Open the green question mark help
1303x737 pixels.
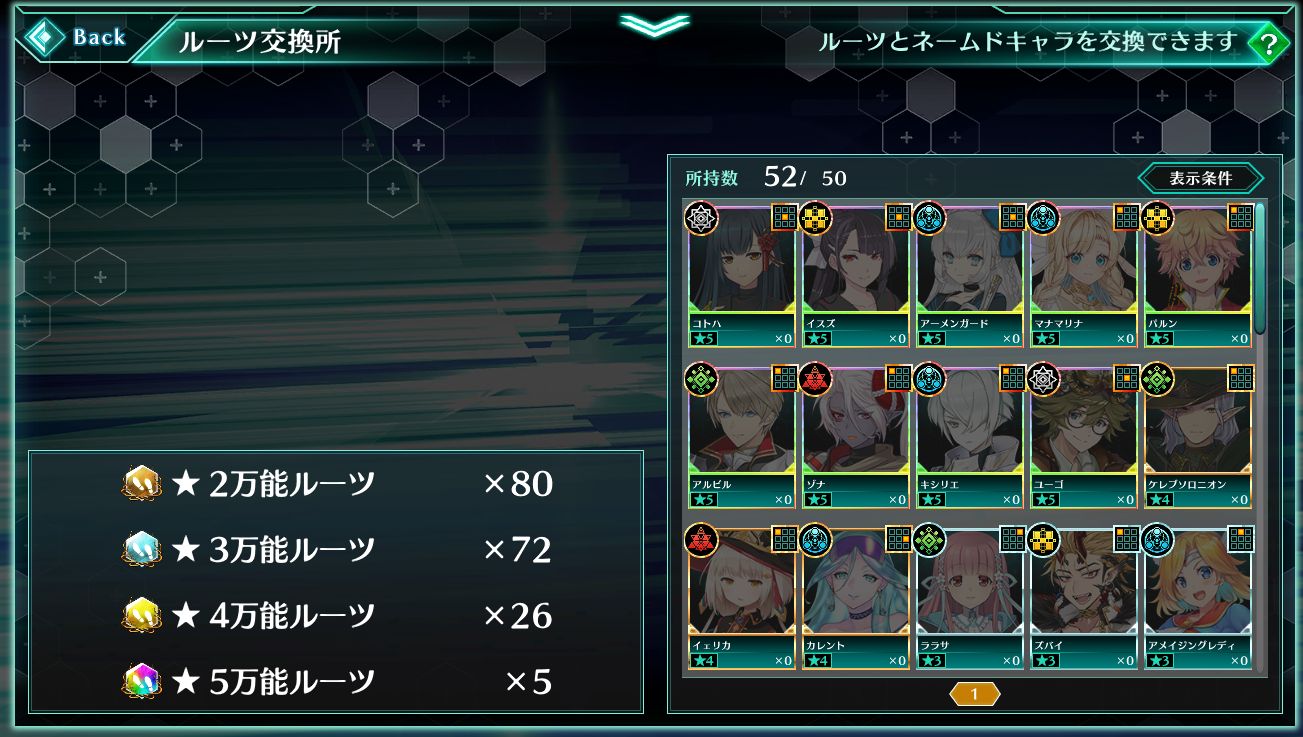(1268, 43)
